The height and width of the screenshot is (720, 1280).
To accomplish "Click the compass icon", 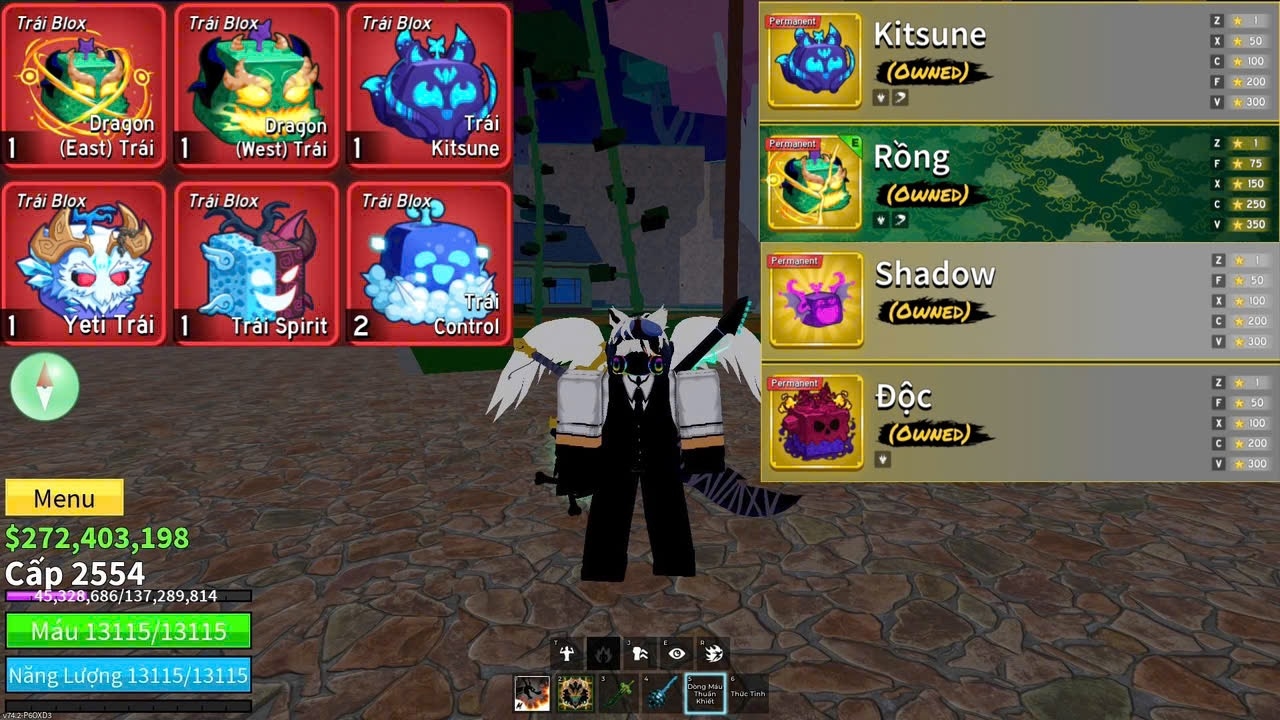I will tap(45, 386).
